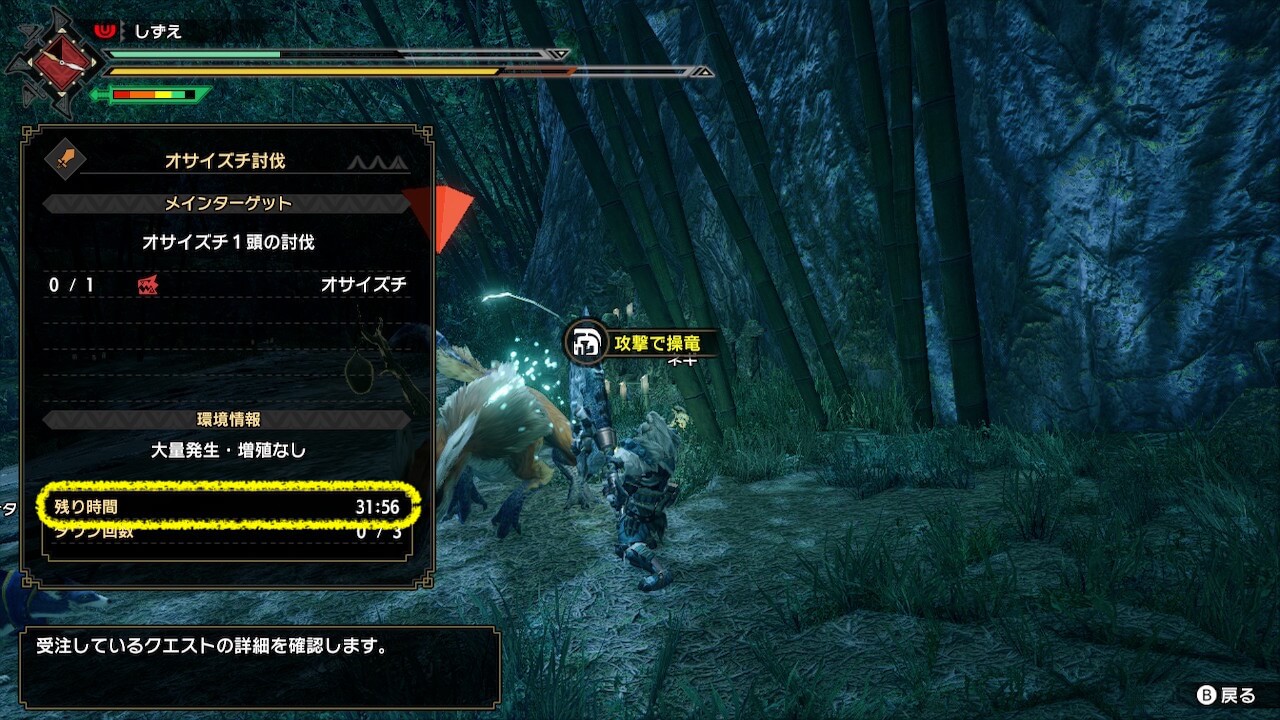Select the オサイズチ main target row
This screenshot has width=1280, height=720.
tap(228, 285)
